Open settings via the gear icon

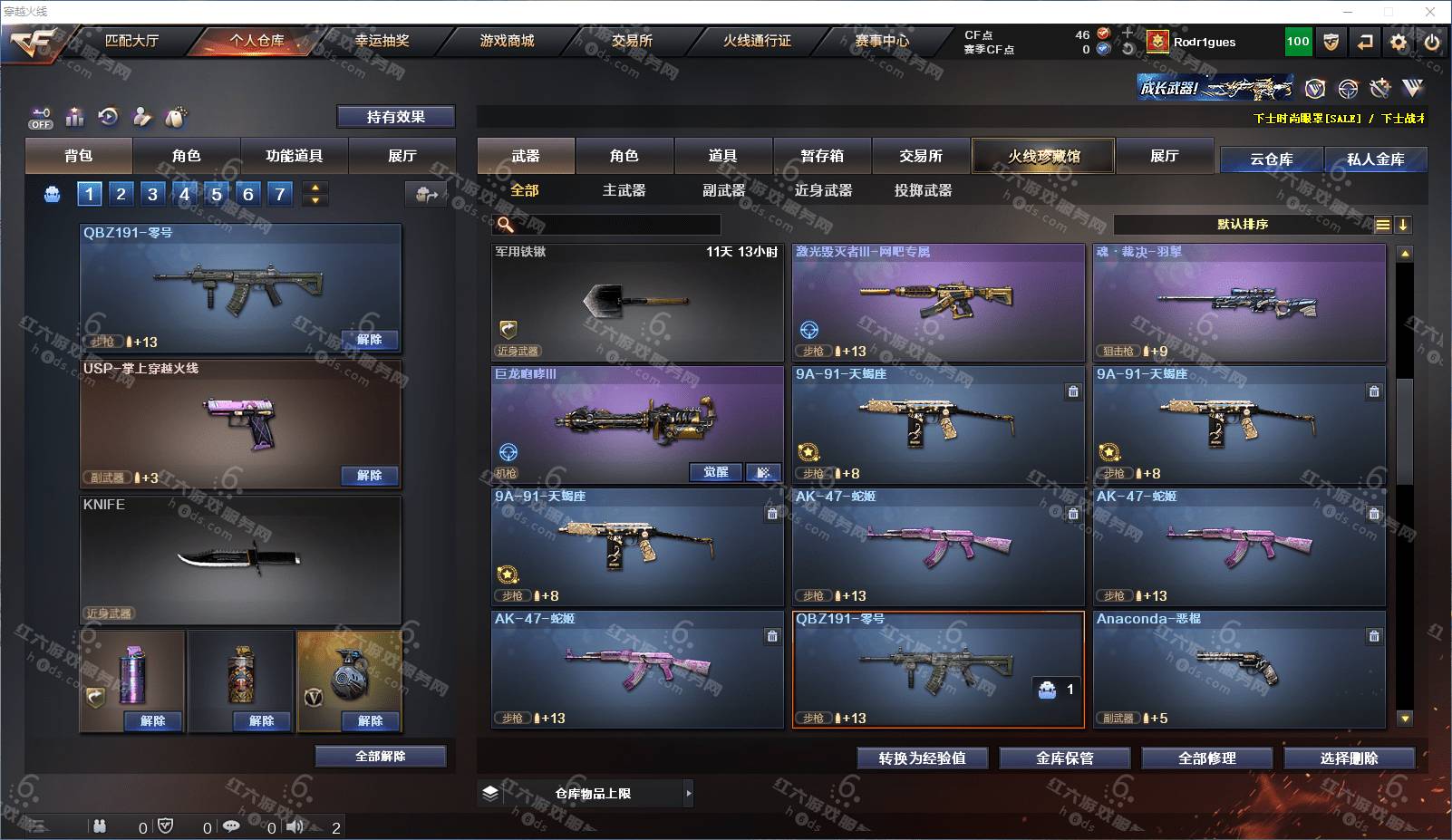(1399, 42)
